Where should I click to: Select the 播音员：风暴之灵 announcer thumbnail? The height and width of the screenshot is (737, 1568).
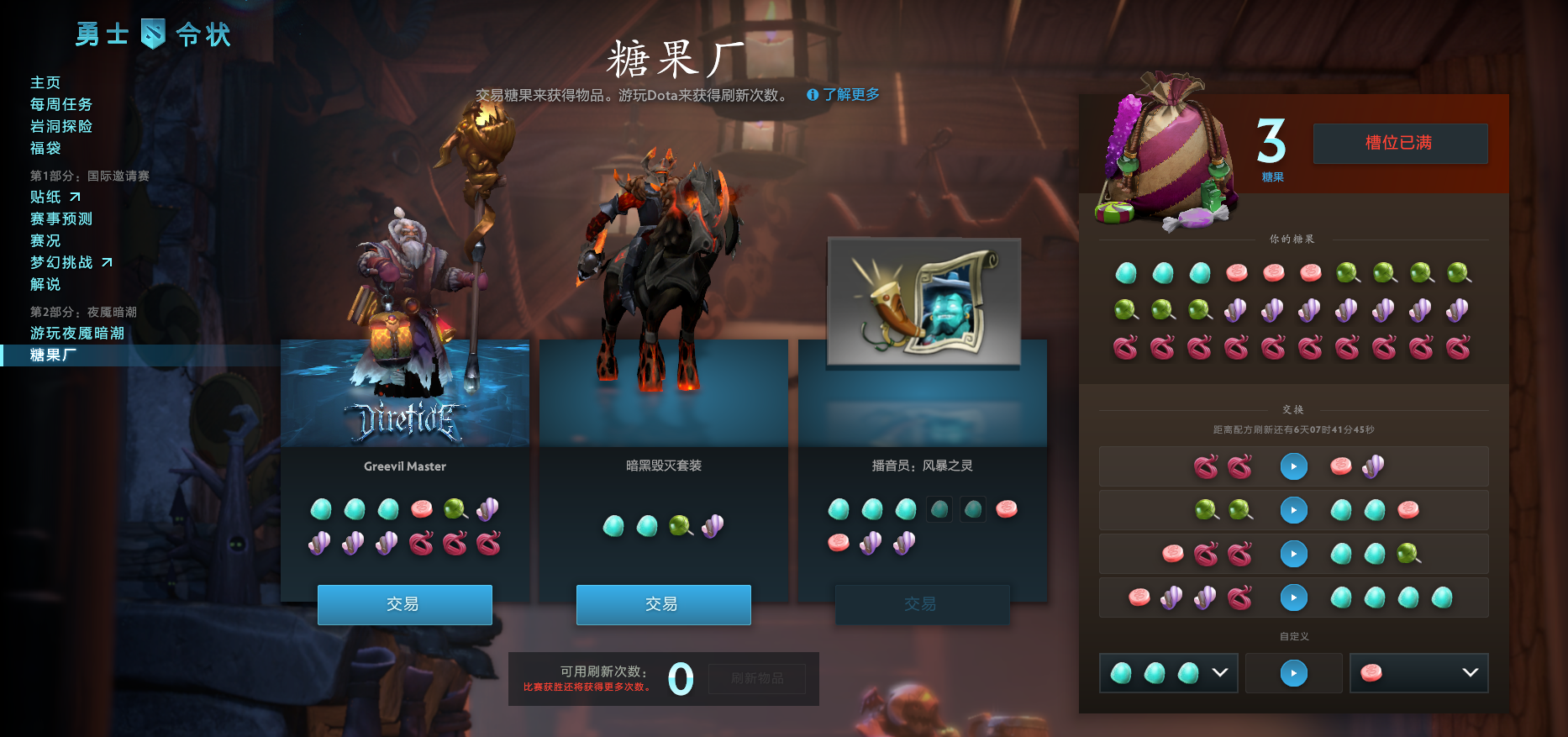[x=923, y=303]
